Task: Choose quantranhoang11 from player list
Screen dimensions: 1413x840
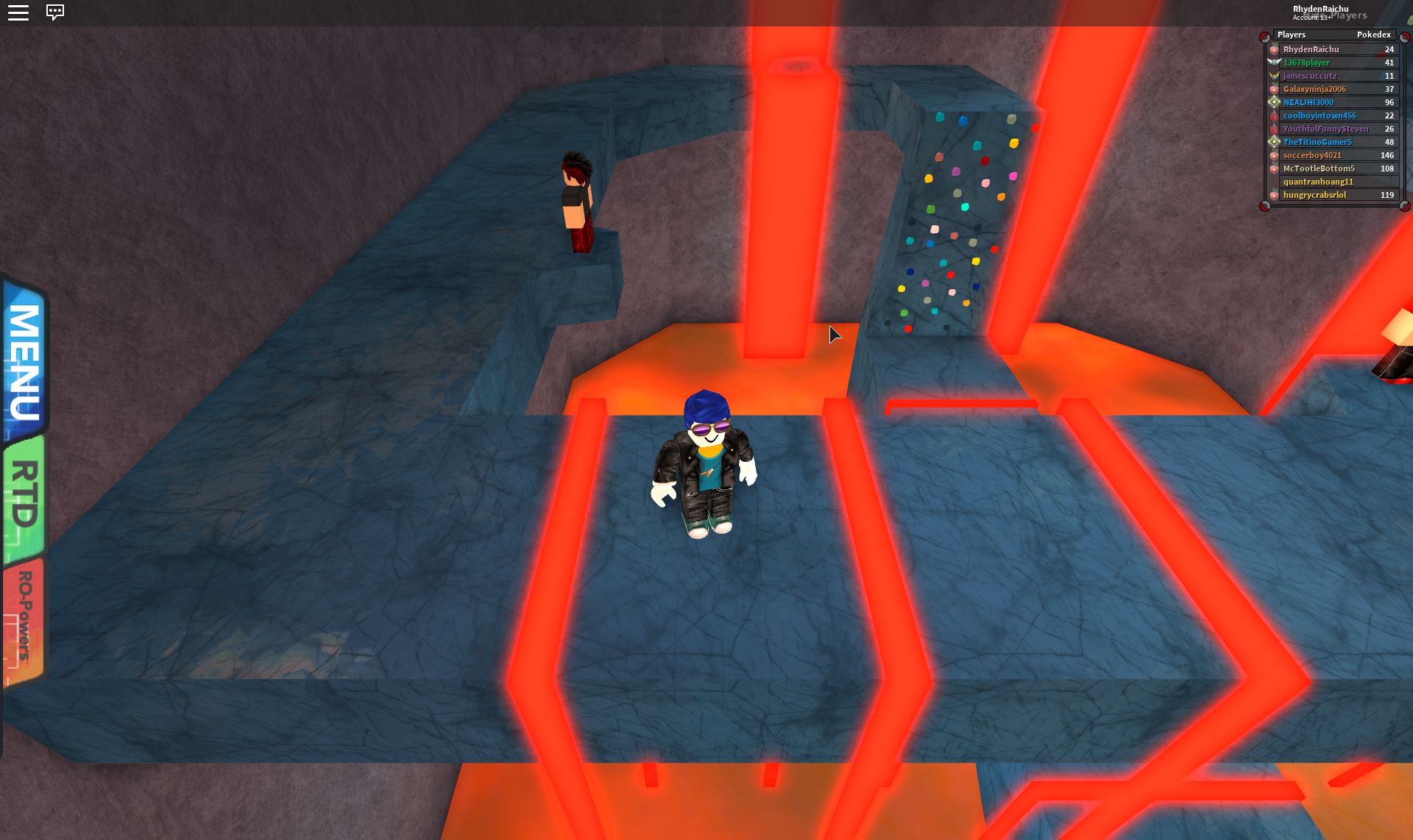Action: point(1318,182)
